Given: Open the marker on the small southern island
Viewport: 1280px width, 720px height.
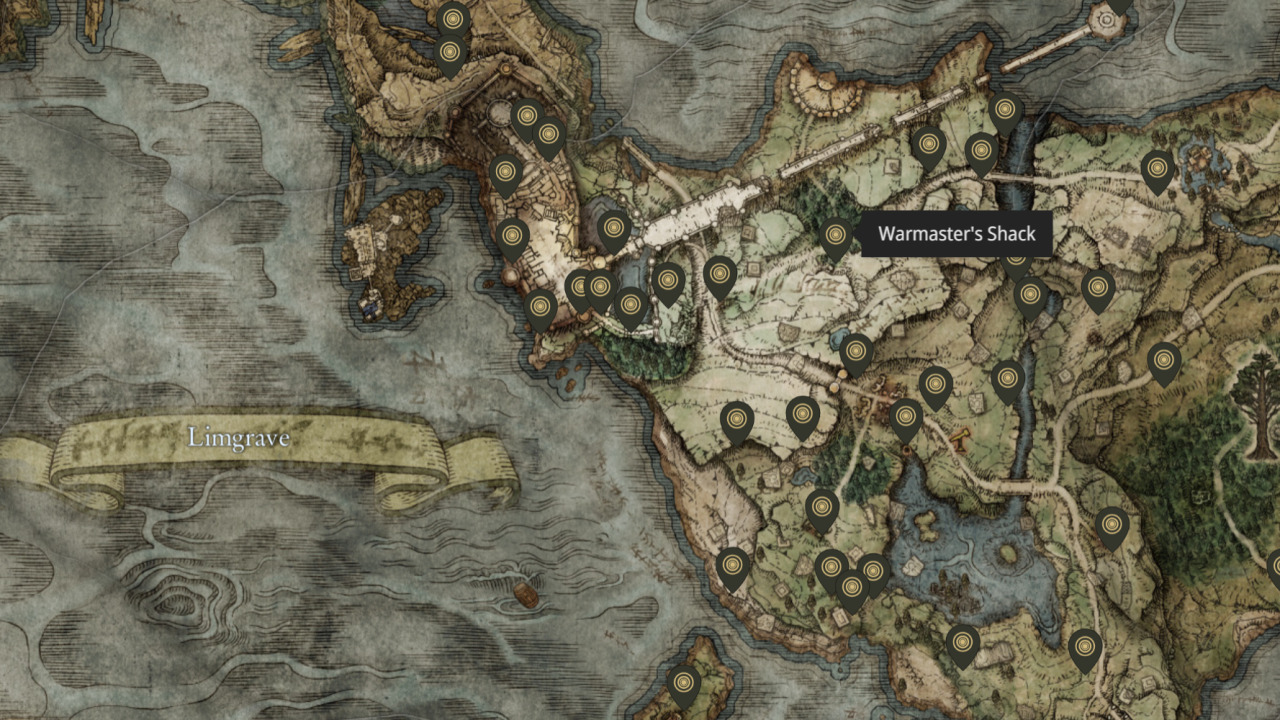Looking at the screenshot, I should click(684, 683).
